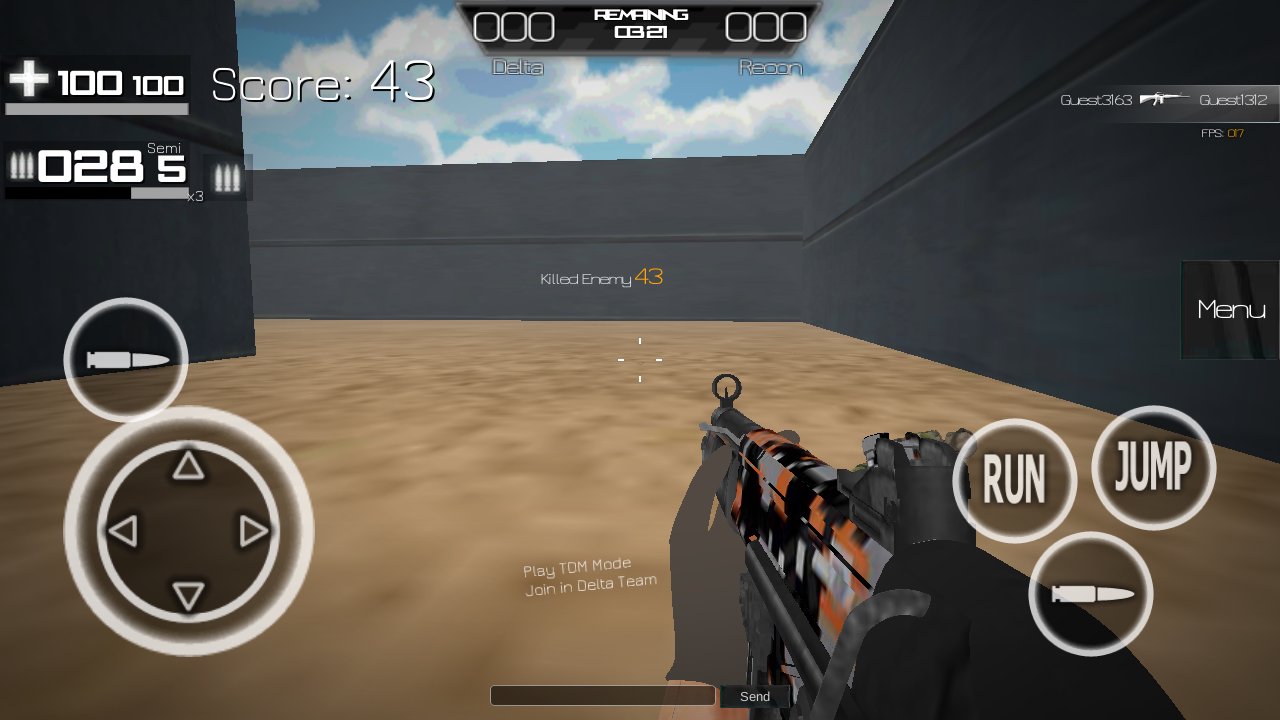Tap the fire bullet icon near JUMP
The width and height of the screenshot is (1280, 720).
[x=1093, y=594]
